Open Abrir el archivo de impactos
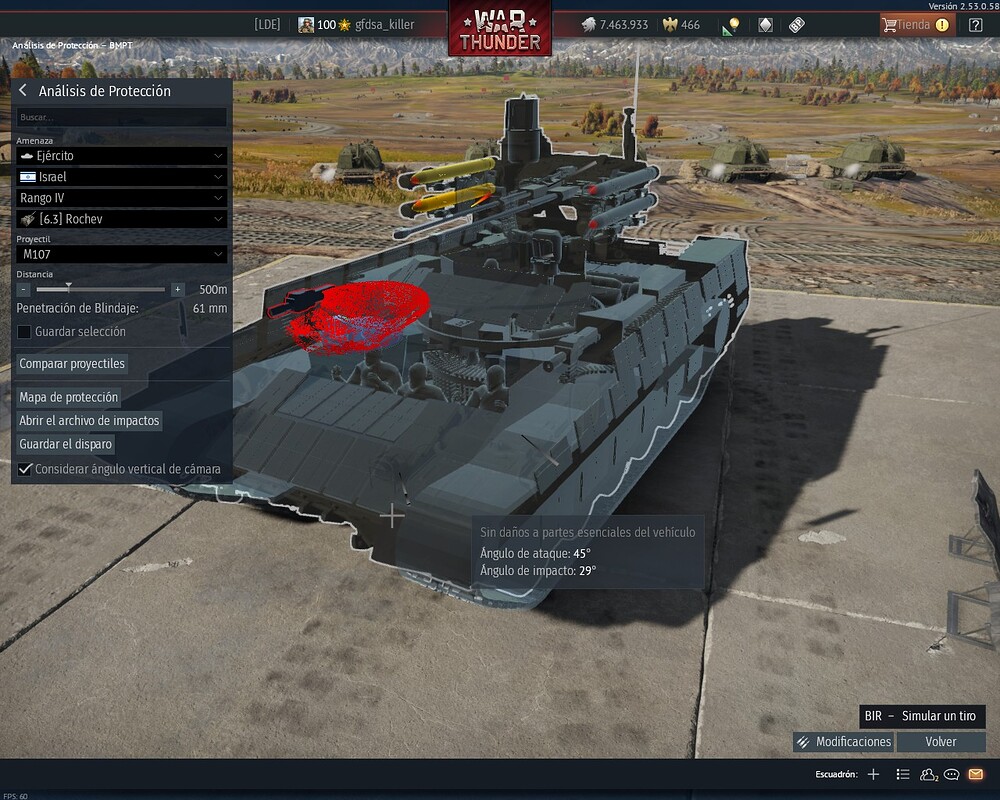The height and width of the screenshot is (800, 1000). [89, 421]
